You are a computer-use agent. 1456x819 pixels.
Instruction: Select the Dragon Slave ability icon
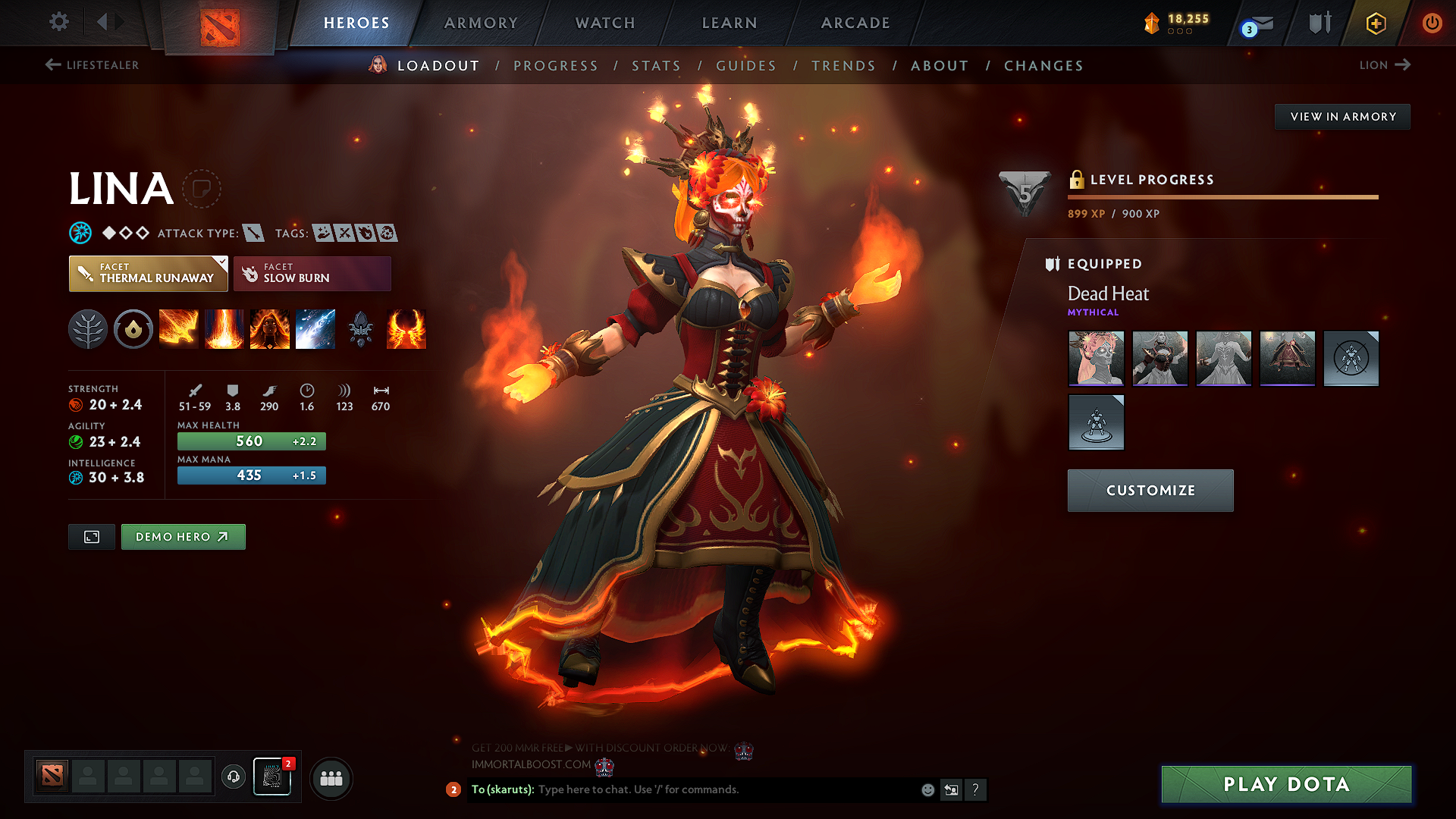179,329
